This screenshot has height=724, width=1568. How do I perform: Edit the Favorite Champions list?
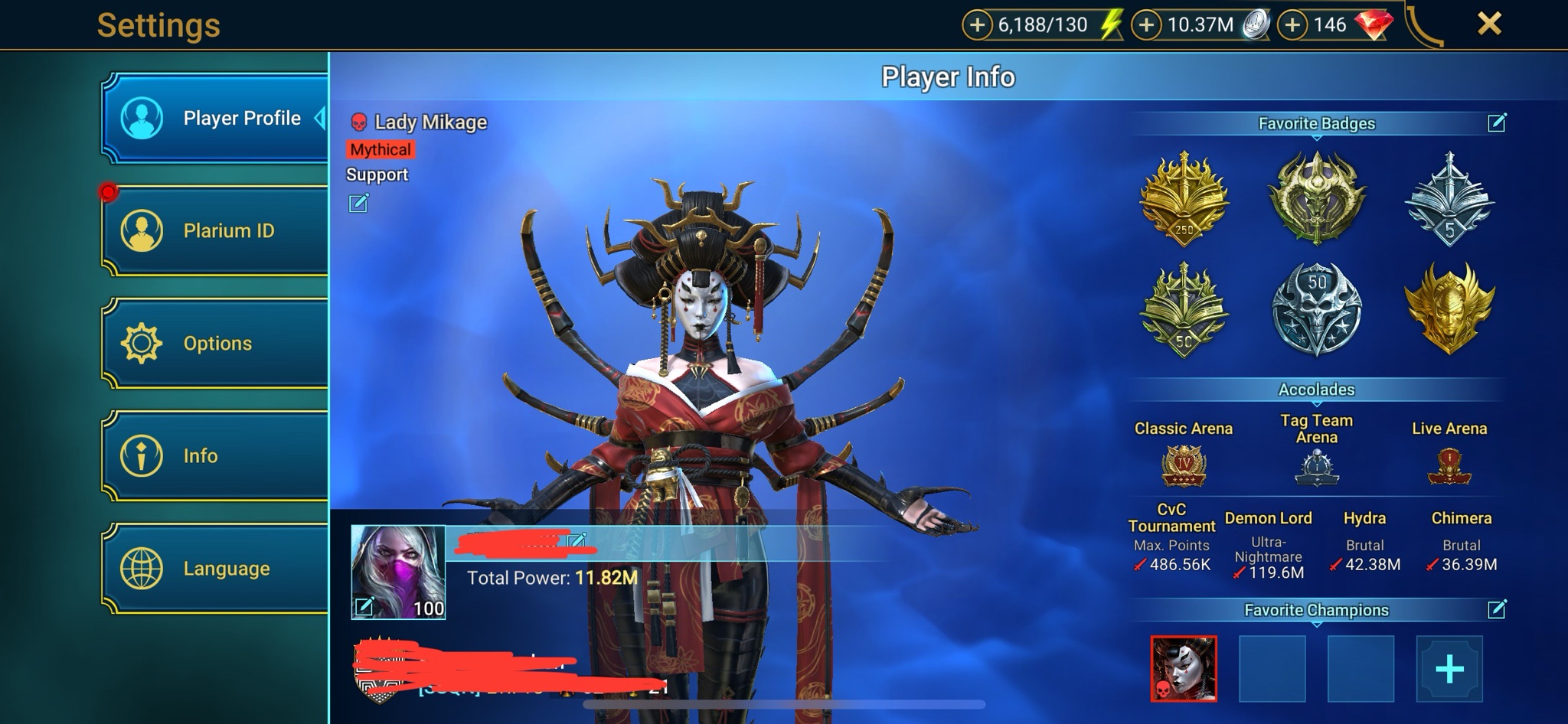1497,609
